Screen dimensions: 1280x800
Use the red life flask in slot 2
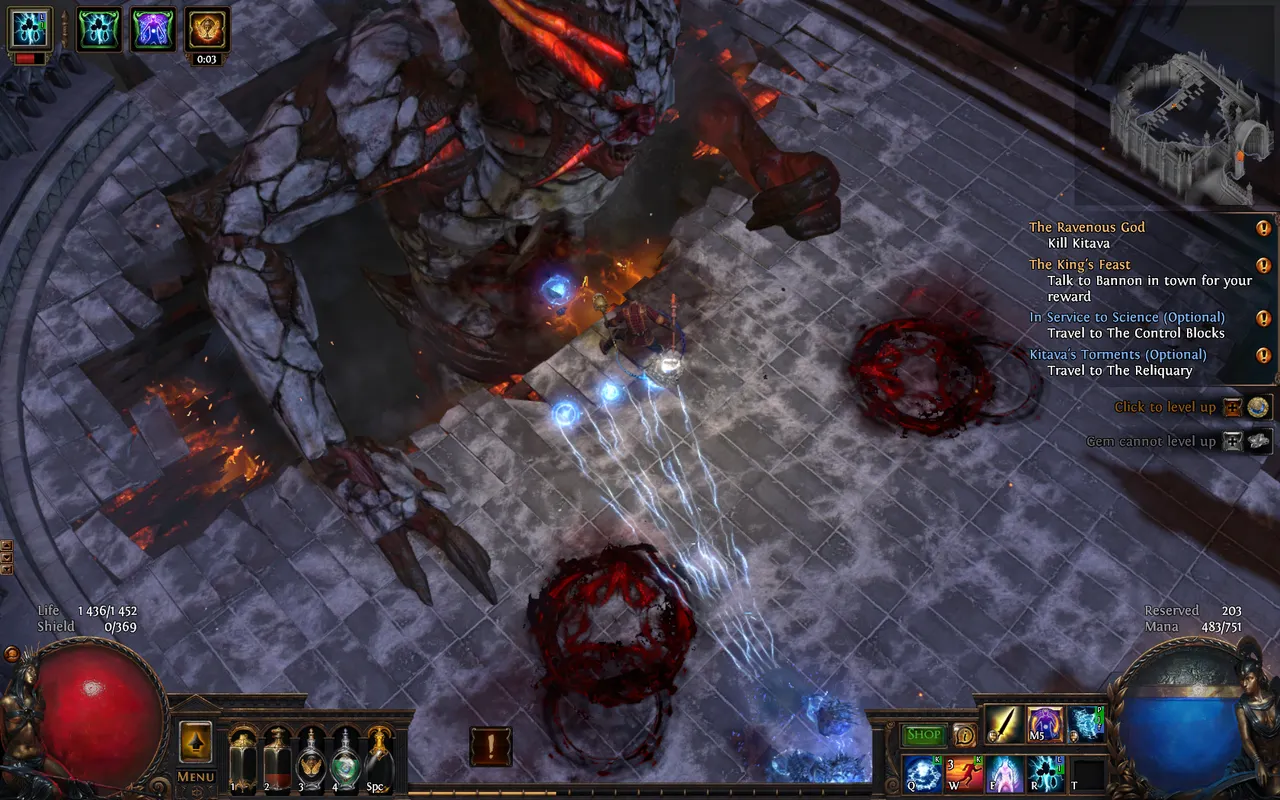click(277, 760)
